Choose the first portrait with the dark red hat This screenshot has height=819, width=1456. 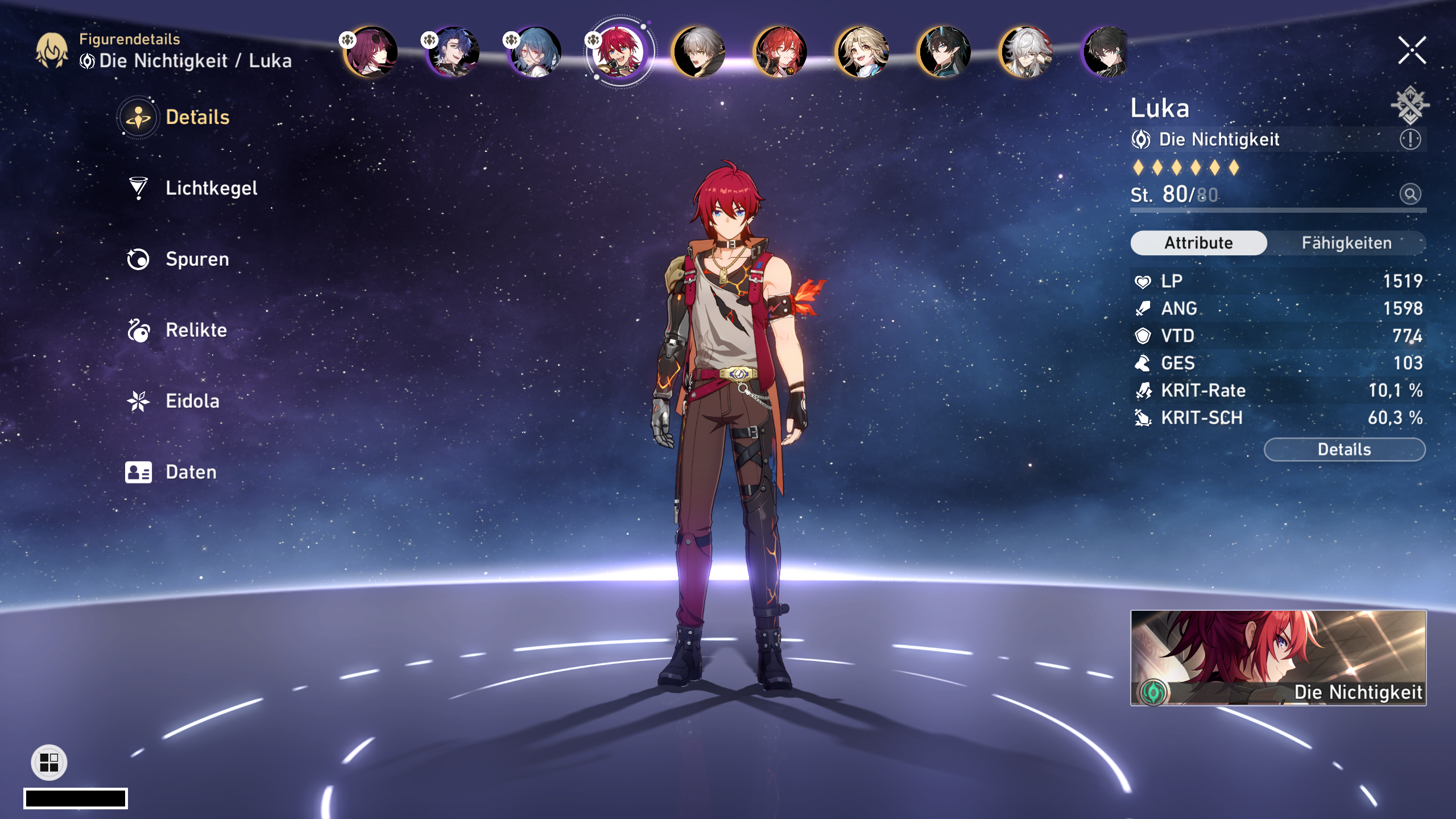click(x=371, y=52)
